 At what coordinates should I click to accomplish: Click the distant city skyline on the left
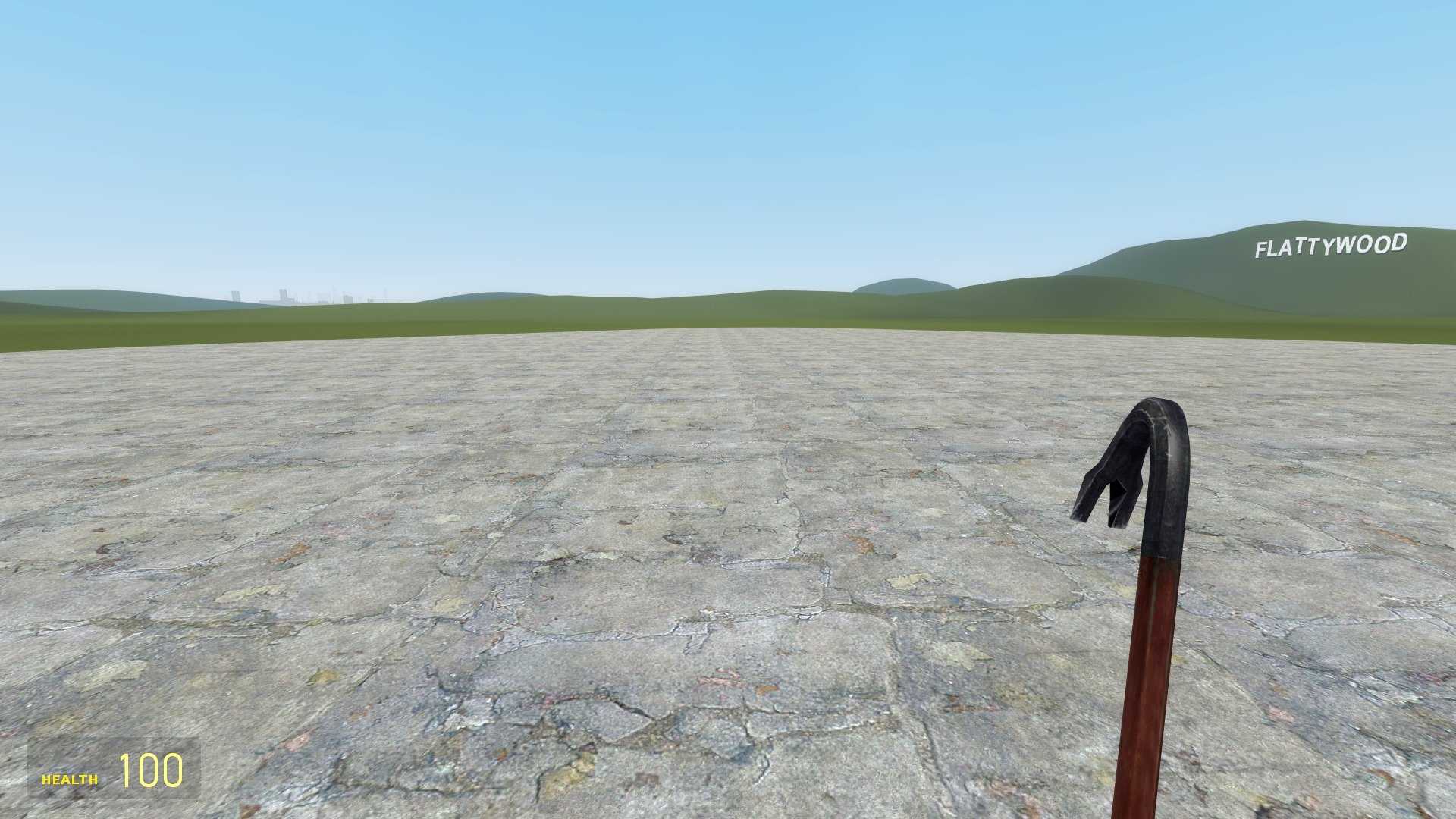[x=303, y=296]
